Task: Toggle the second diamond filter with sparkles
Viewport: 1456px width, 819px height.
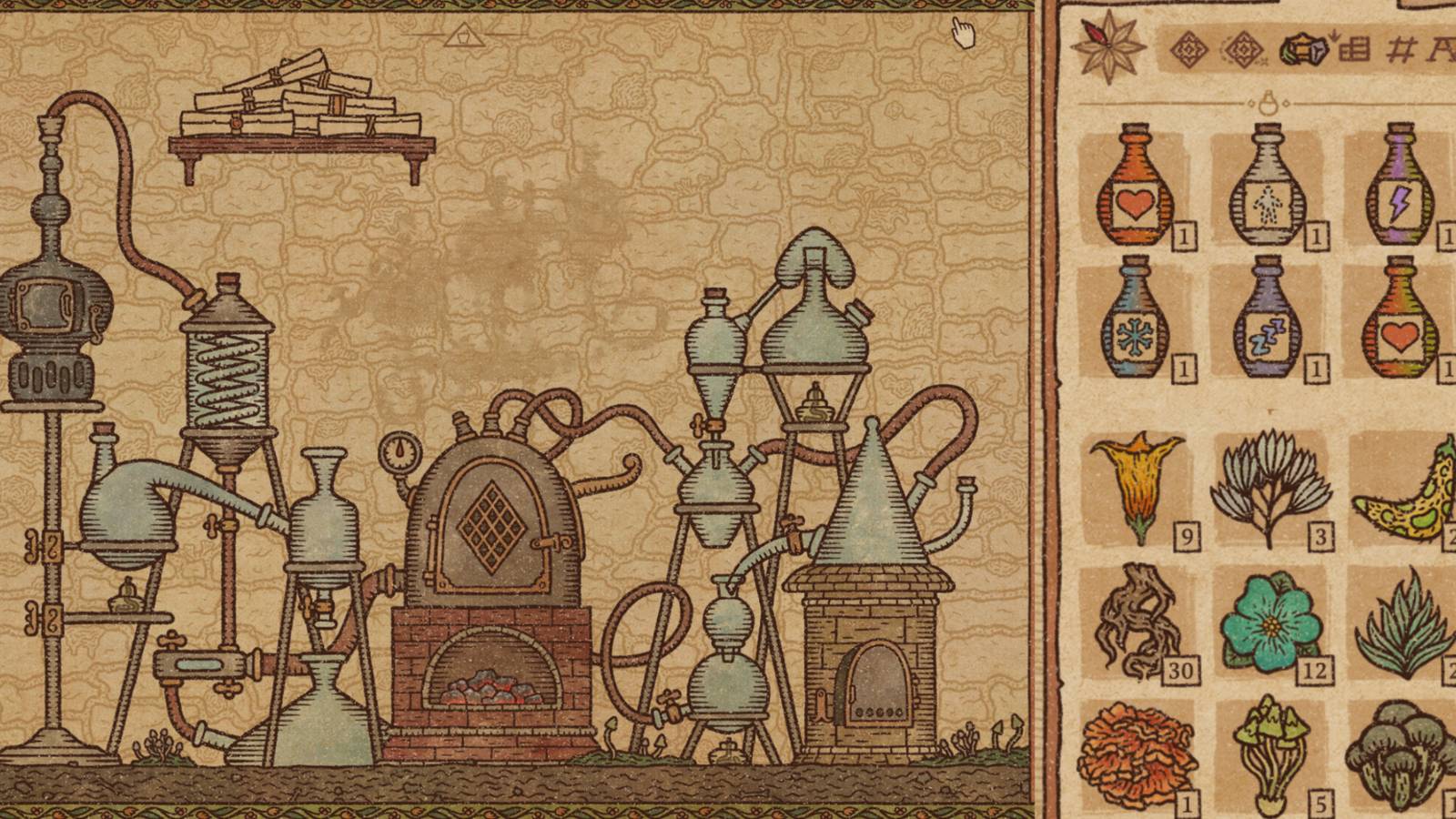Action: click(1243, 52)
